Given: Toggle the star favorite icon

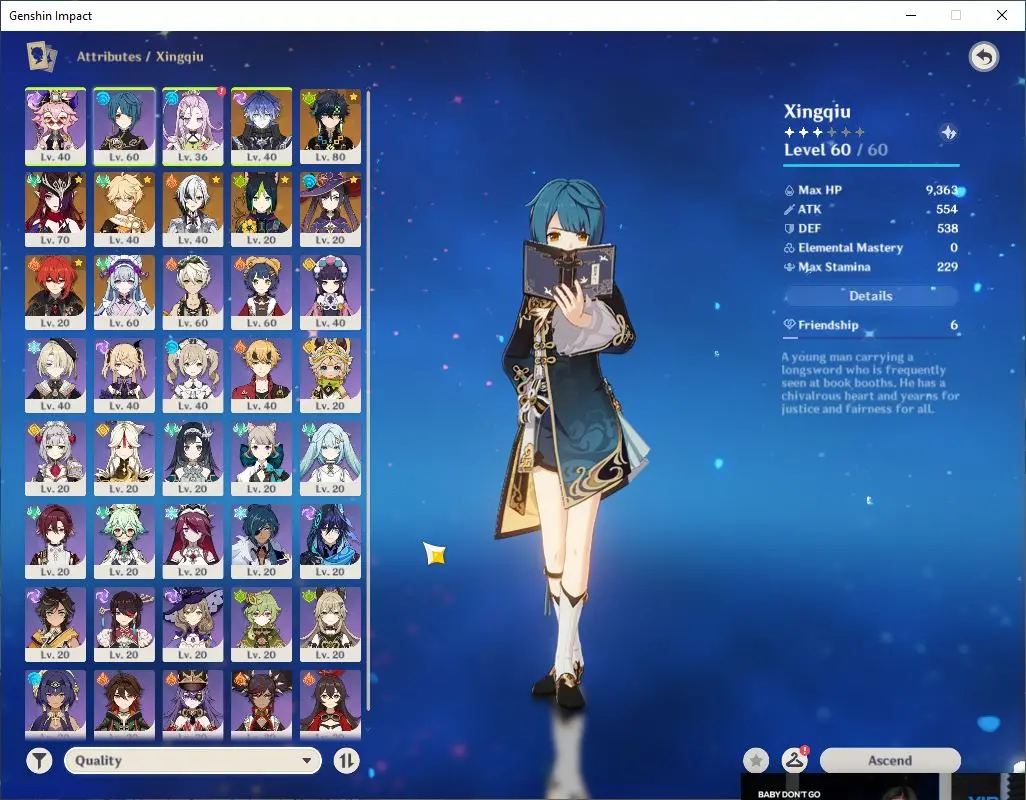Looking at the screenshot, I should (x=756, y=760).
